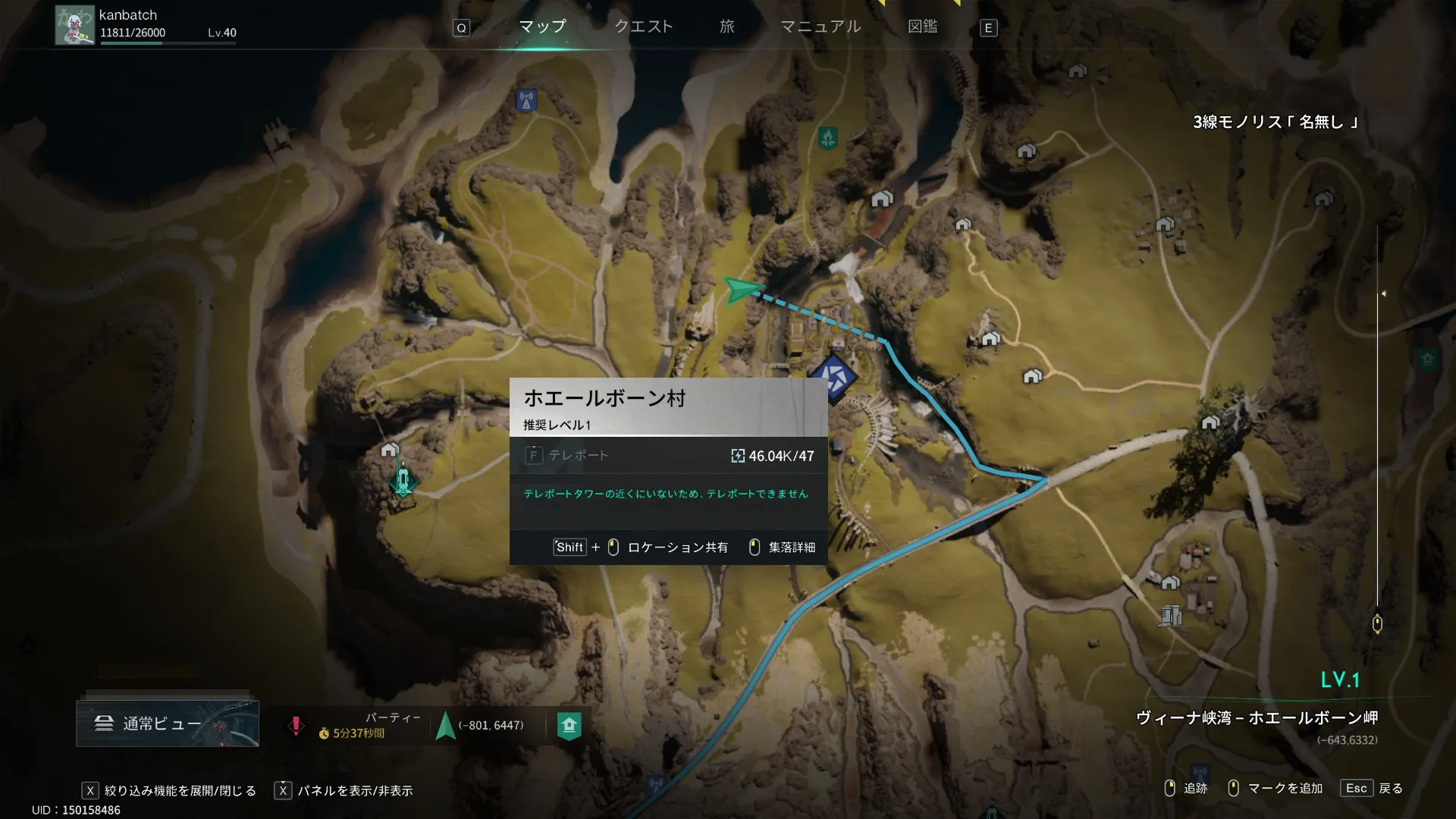Image resolution: width=1456 pixels, height=819 pixels.
Task: Click the teal home base shield icon
Action: 569,726
